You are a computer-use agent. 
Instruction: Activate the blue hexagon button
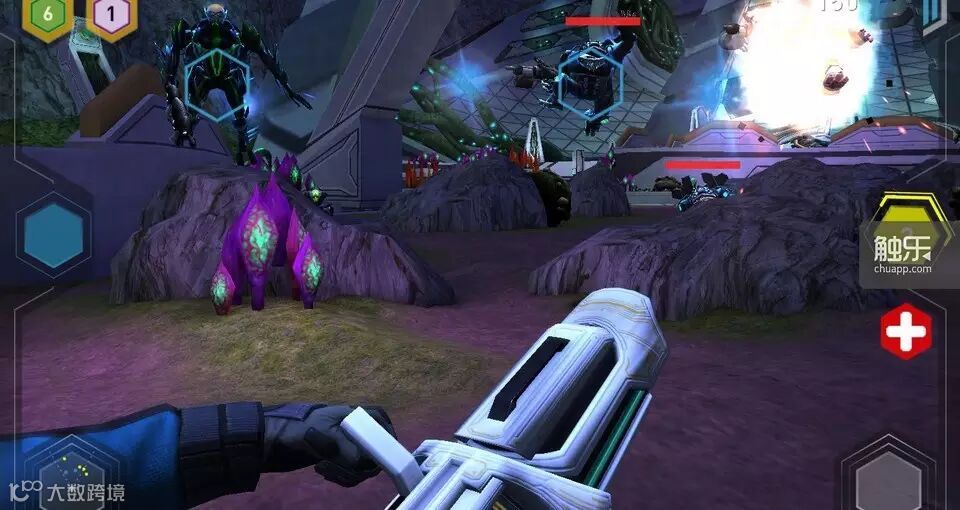[x=54, y=235]
